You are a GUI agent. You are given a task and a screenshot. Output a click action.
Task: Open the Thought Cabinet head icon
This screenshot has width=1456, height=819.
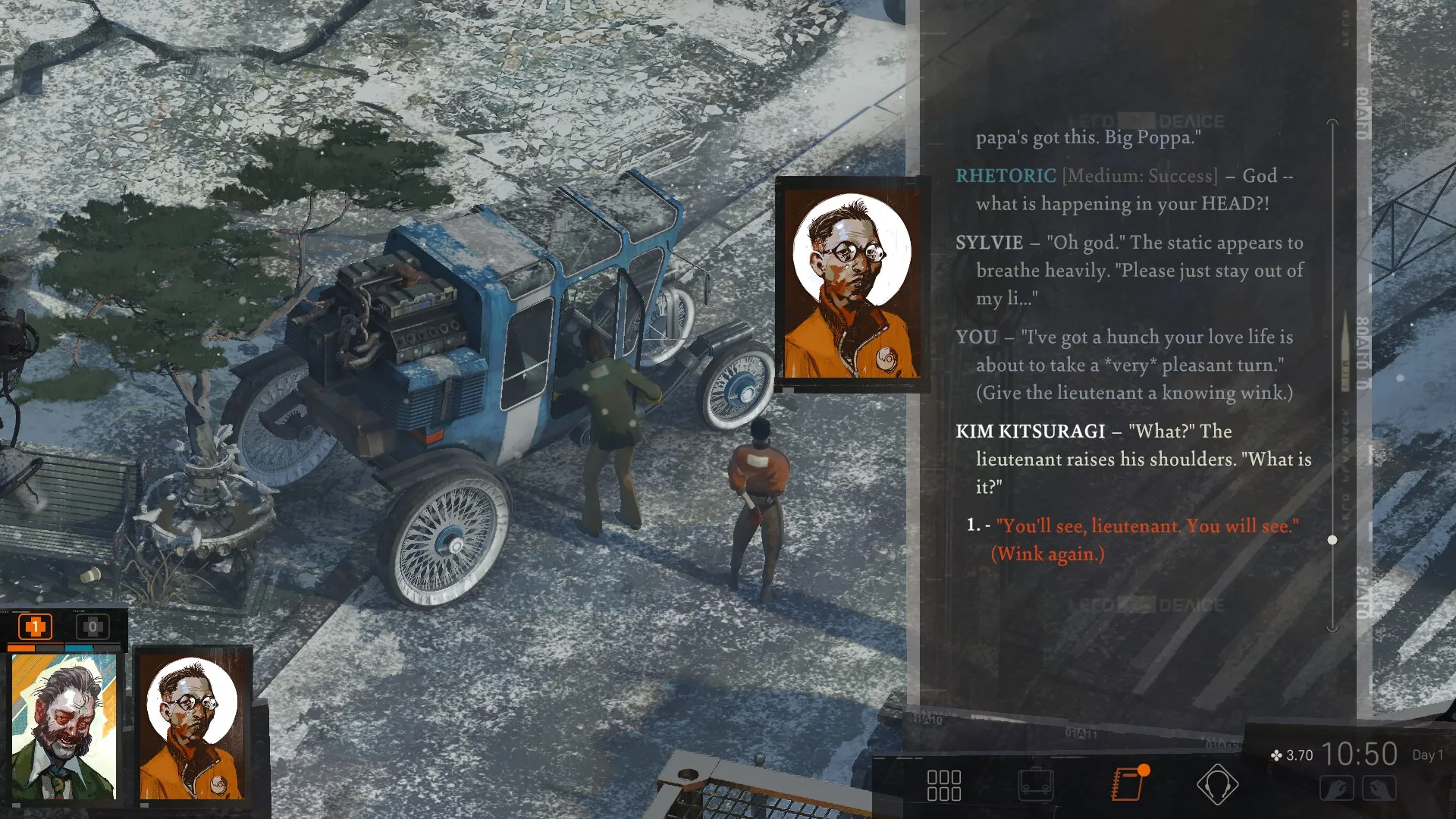pos(1217,784)
